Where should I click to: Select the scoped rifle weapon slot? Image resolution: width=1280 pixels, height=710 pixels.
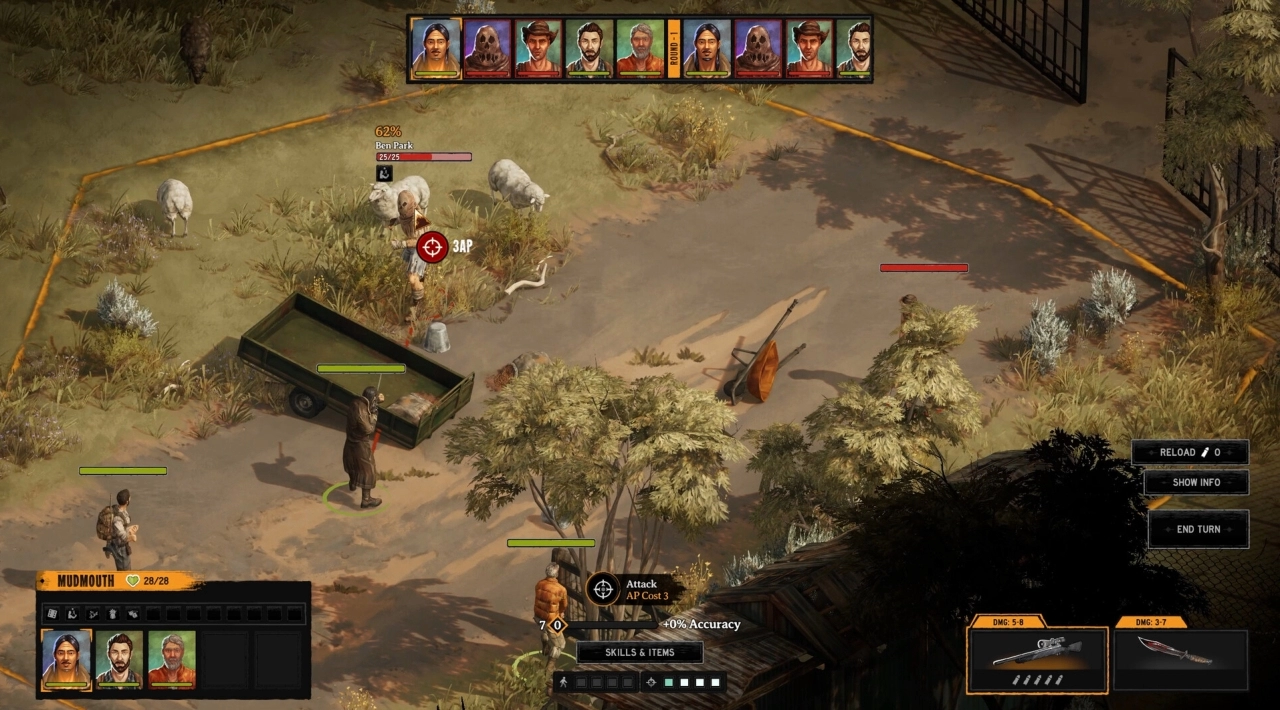pos(1037,658)
